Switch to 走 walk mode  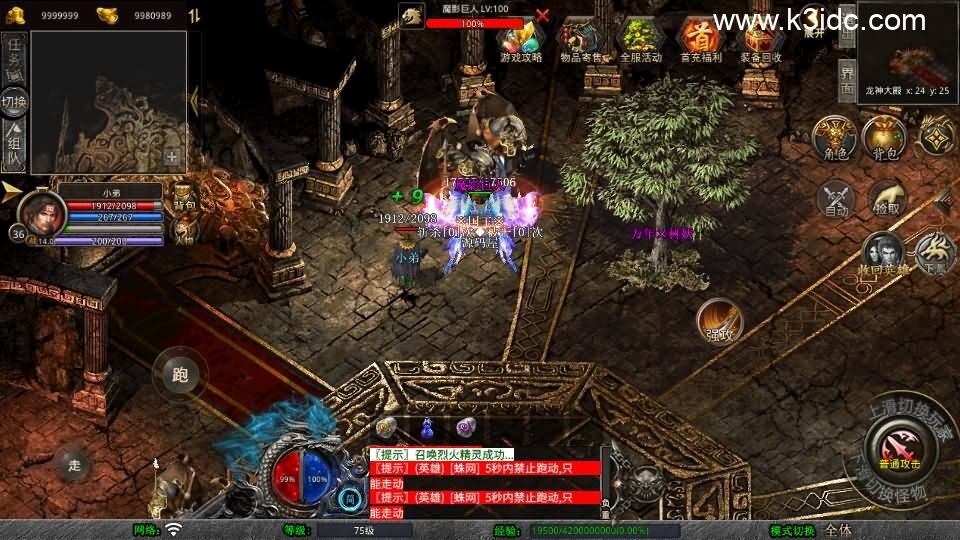72,463
